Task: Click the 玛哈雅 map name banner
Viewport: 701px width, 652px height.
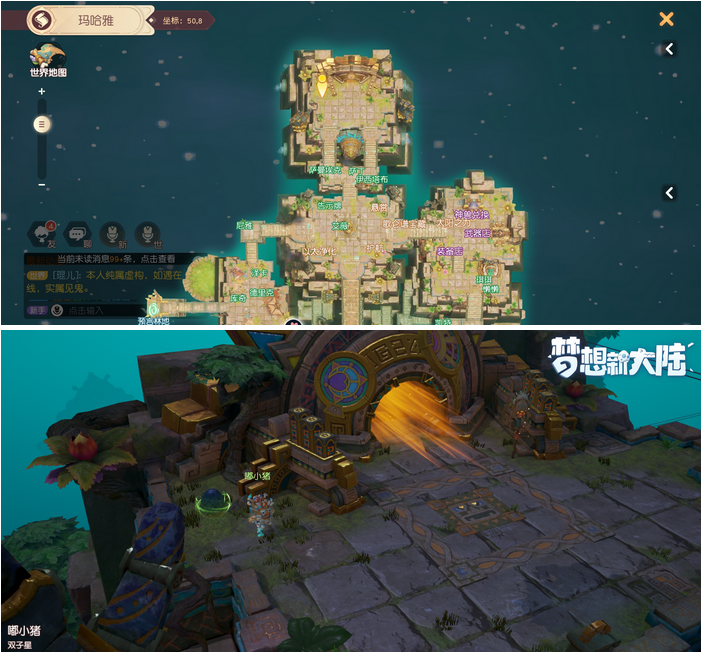Action: pyautogui.click(x=96, y=19)
